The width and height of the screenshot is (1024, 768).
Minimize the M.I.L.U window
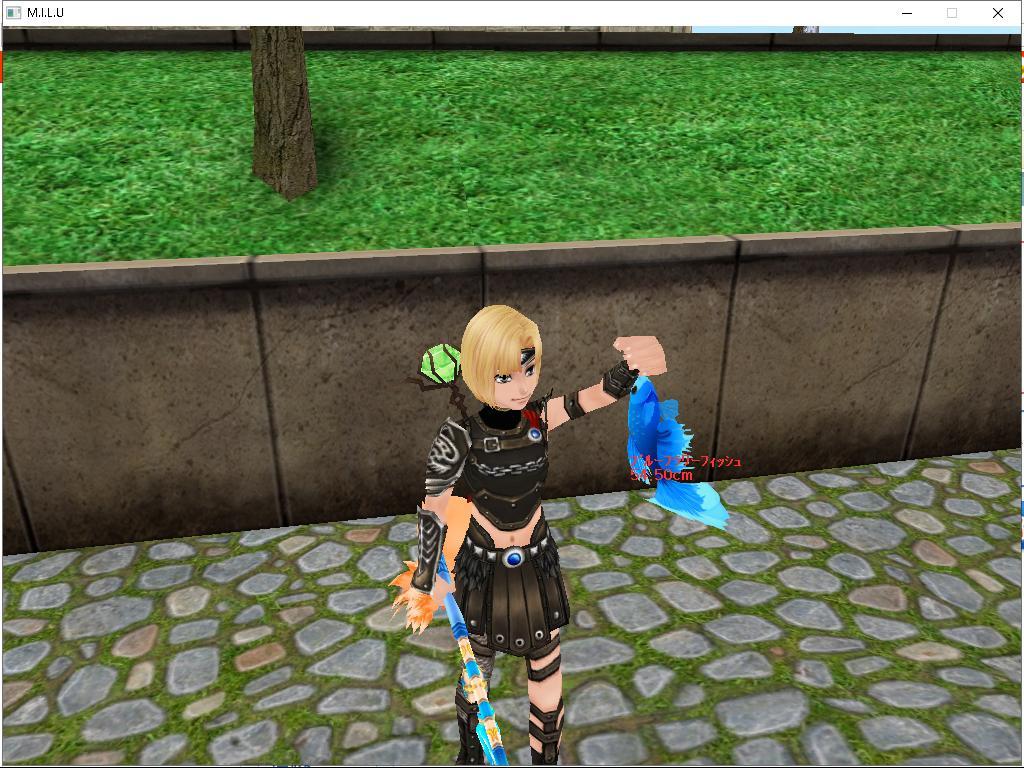[x=907, y=13]
